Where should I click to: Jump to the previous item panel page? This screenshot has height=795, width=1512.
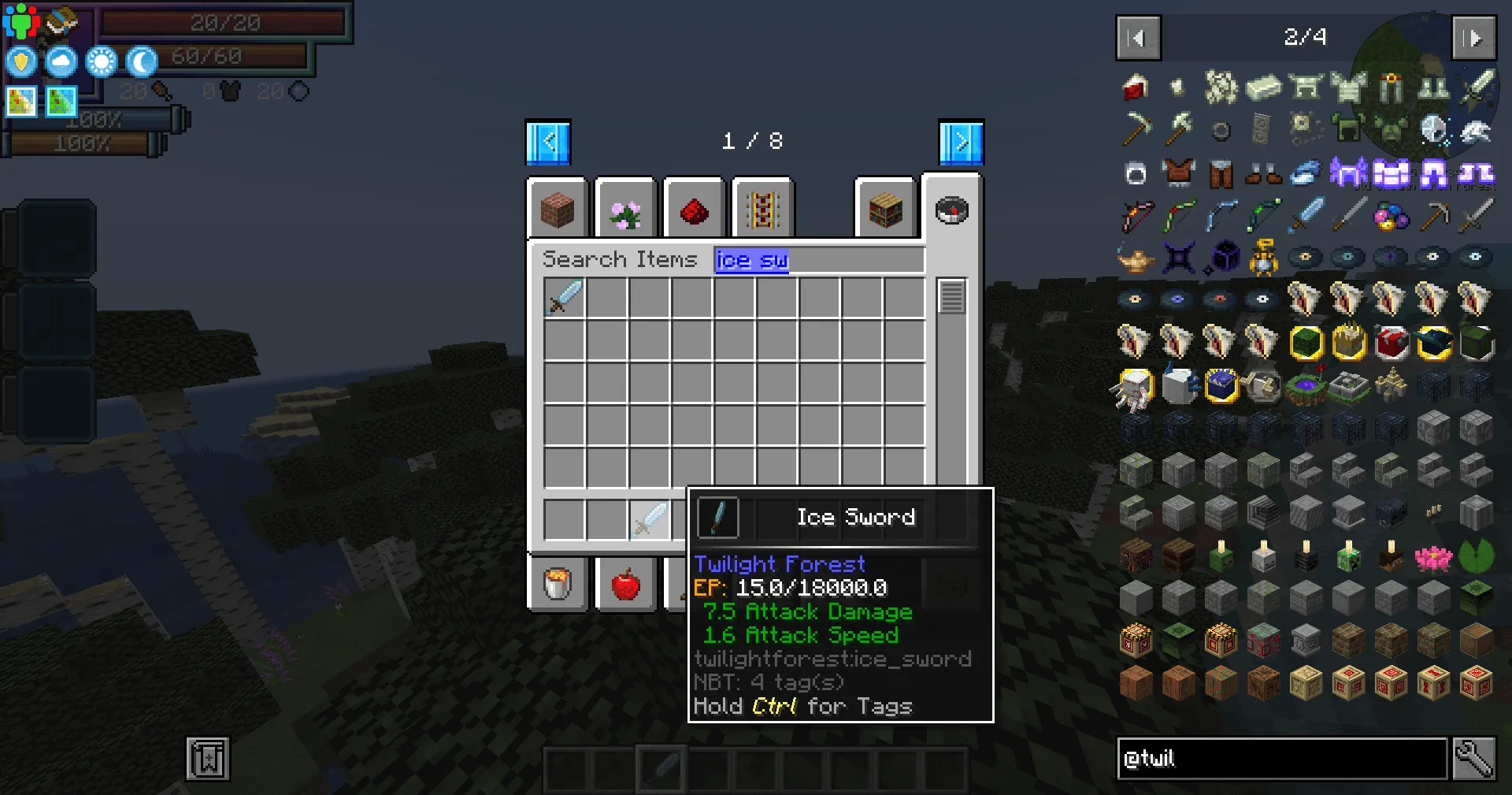tap(1137, 38)
